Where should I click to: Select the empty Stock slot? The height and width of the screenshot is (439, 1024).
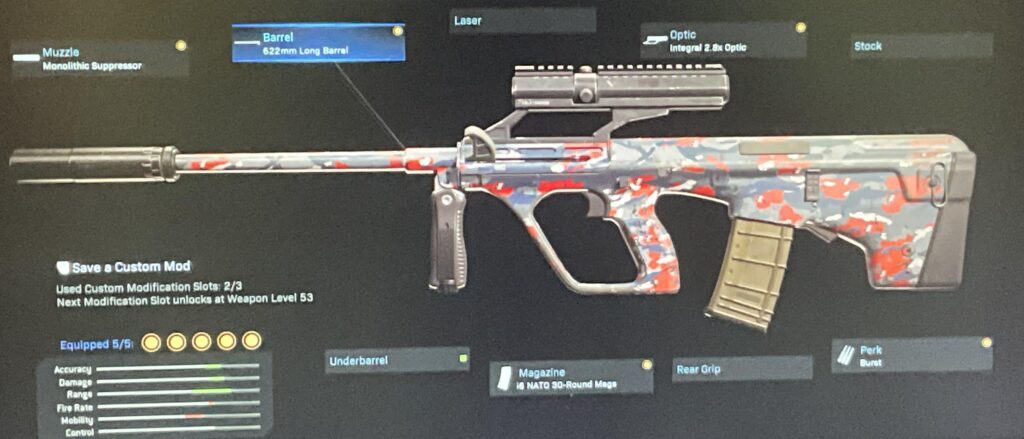(921, 46)
